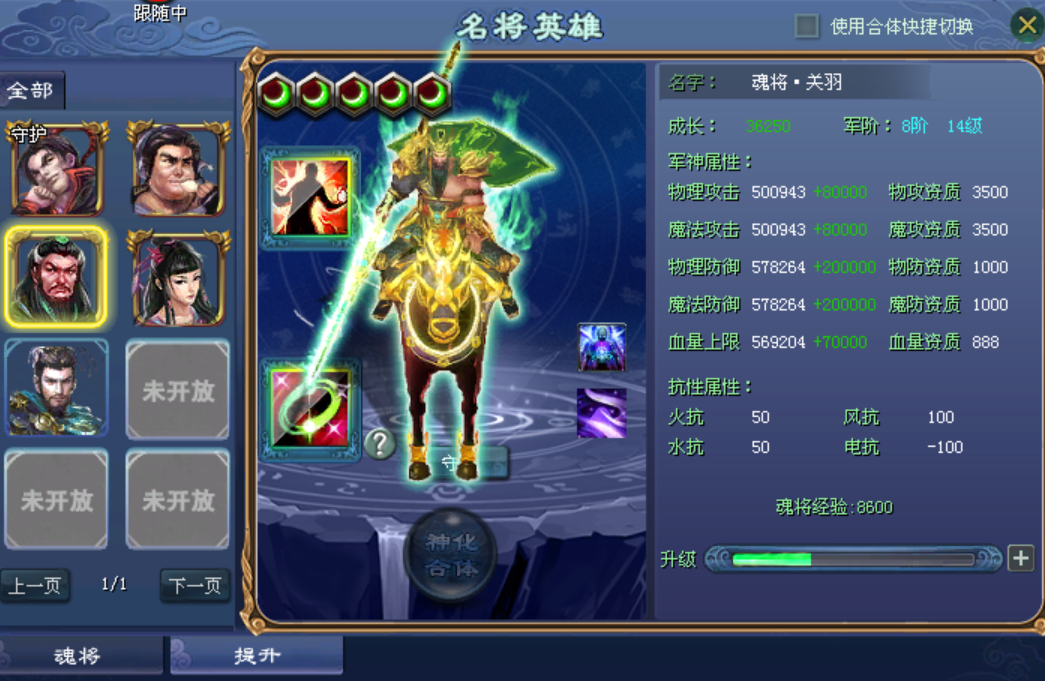Activate the 神化合体 round button
The width and height of the screenshot is (1045, 681).
[450, 555]
